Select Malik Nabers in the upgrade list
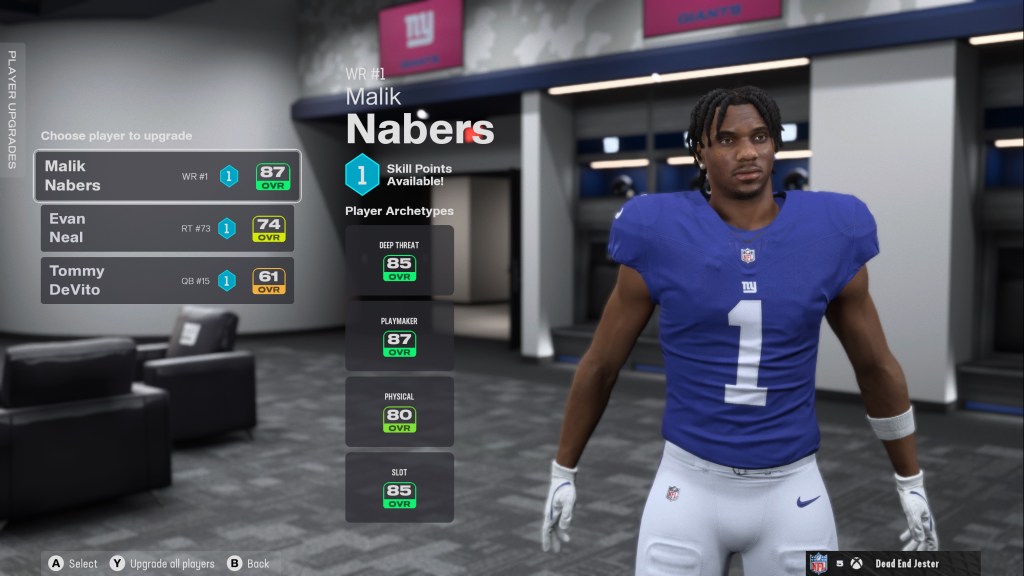The image size is (1024, 576). pyautogui.click(x=167, y=176)
